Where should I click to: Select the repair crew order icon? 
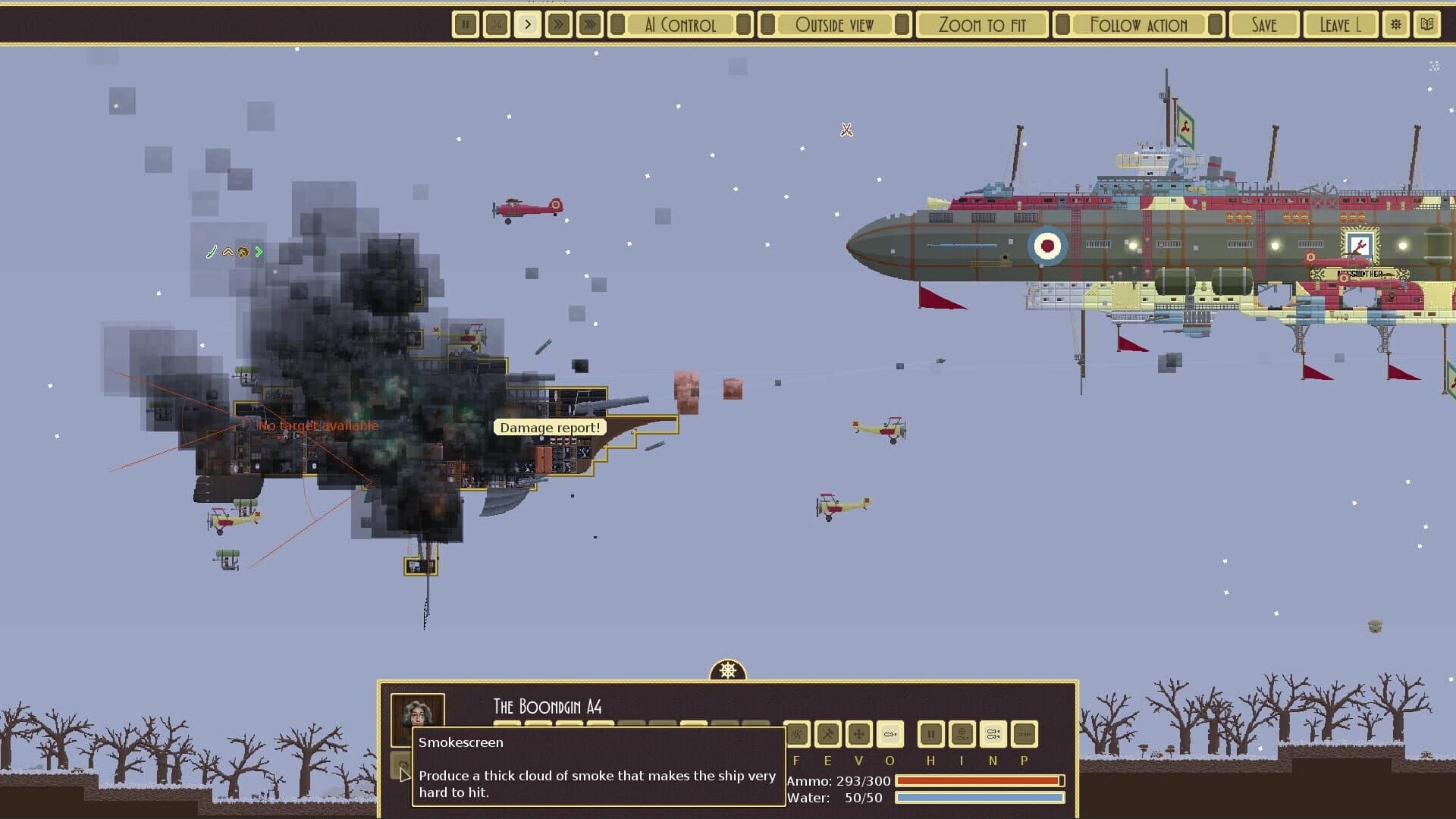point(827,734)
